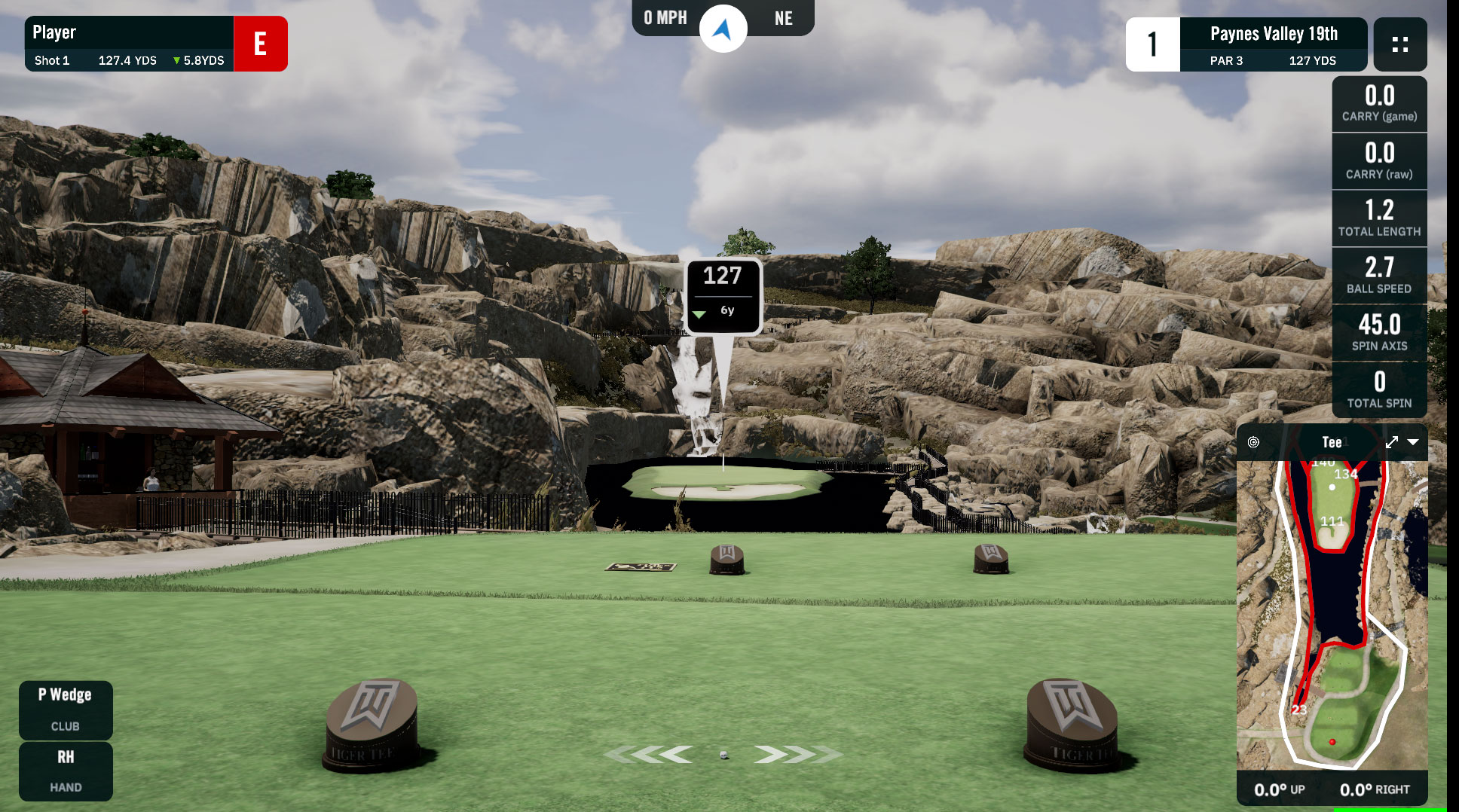Click the wind direction compass arrow
Viewport: 1459px width, 812px height.
click(723, 29)
